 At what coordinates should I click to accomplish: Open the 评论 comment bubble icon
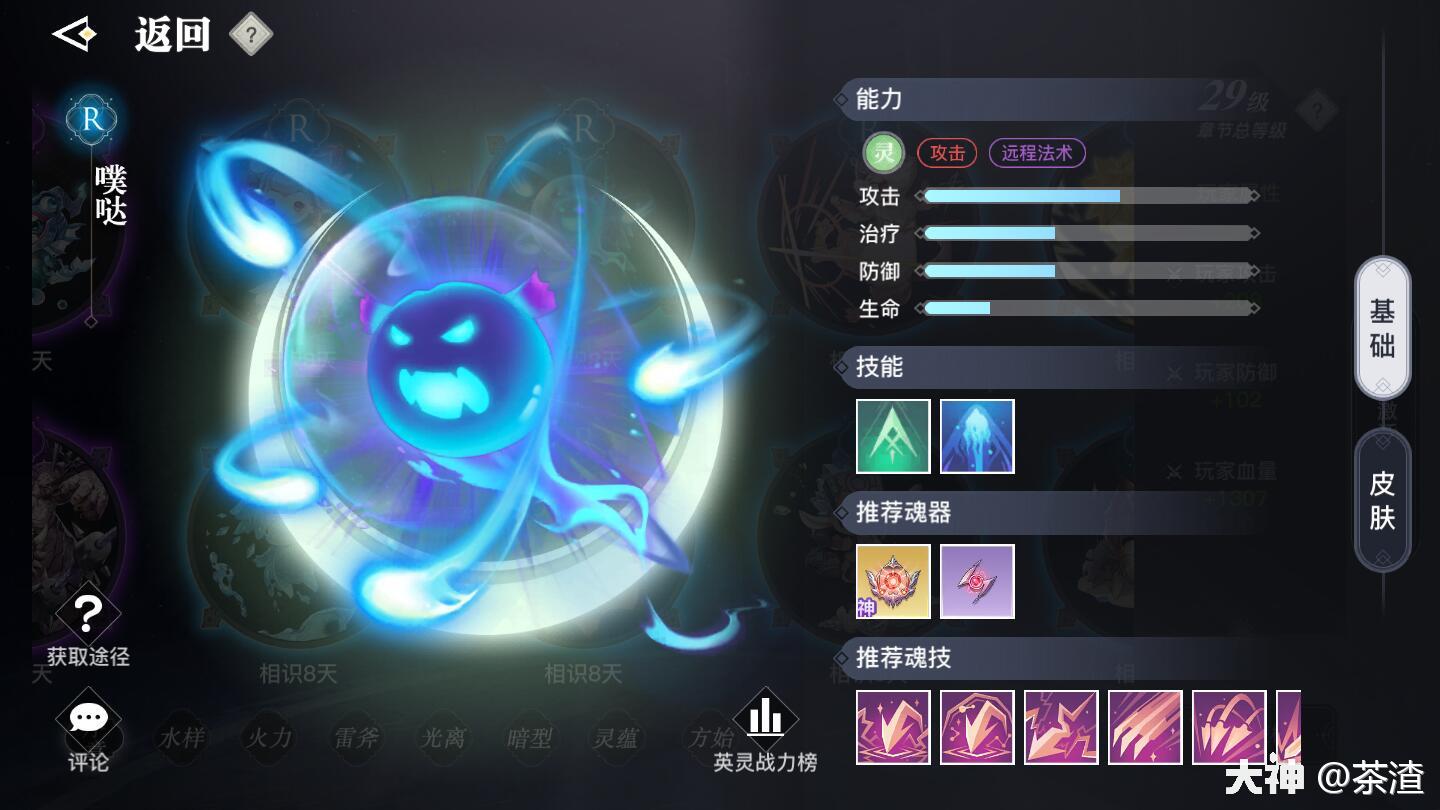(90, 716)
